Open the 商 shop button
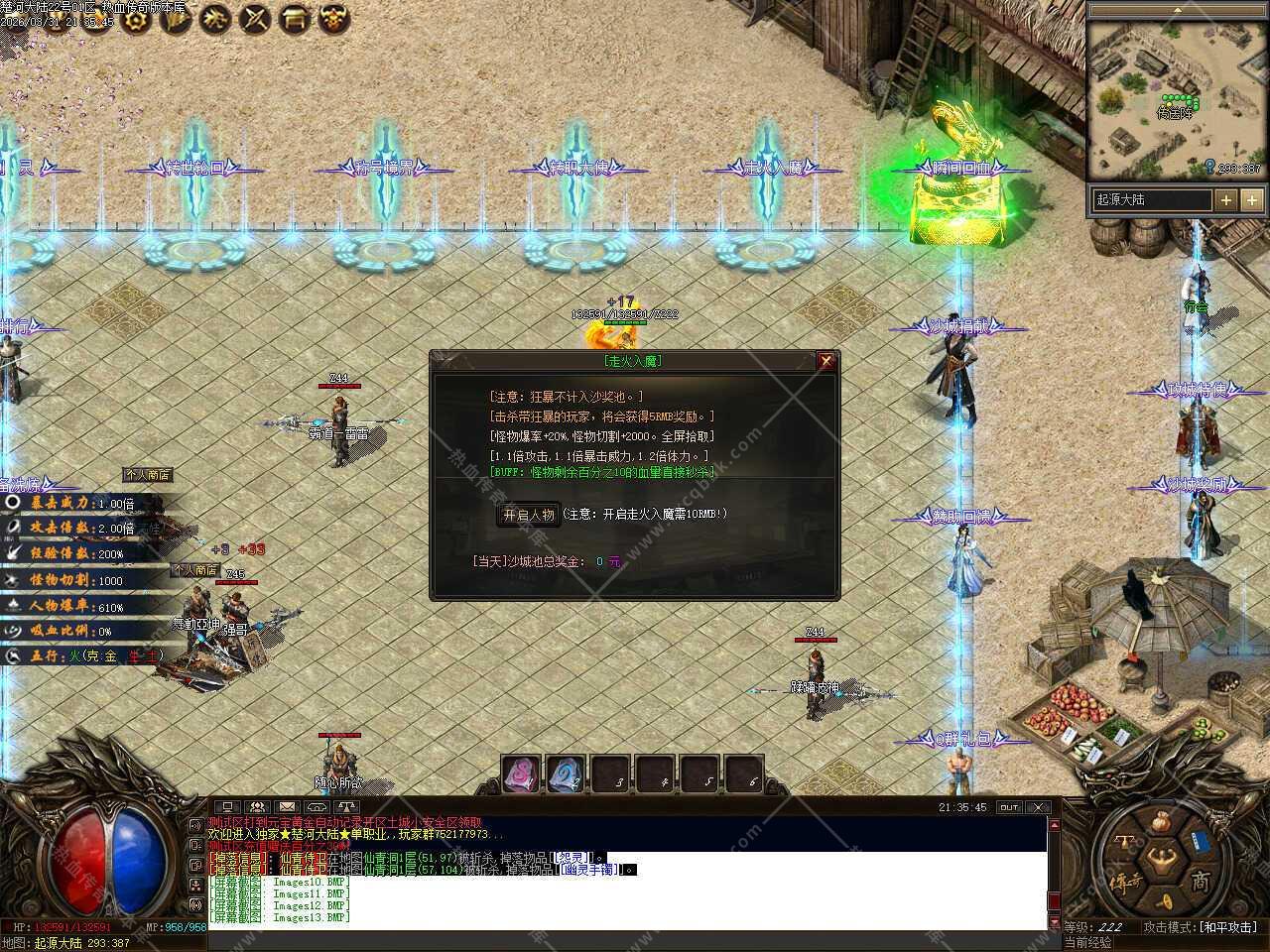Screen dimensions: 1270x952 [x=1200, y=881]
